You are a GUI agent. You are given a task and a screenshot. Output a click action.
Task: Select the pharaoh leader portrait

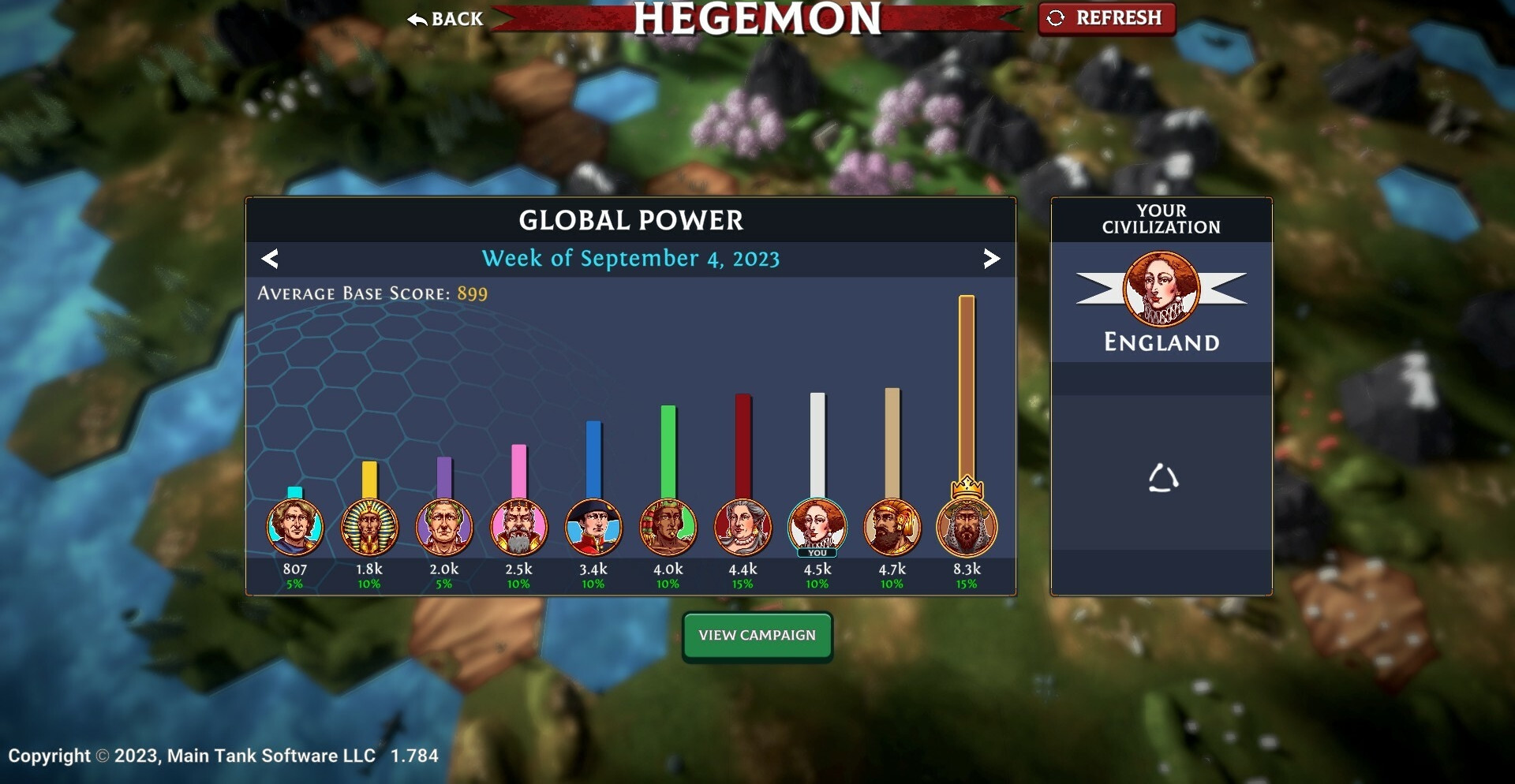click(x=369, y=527)
